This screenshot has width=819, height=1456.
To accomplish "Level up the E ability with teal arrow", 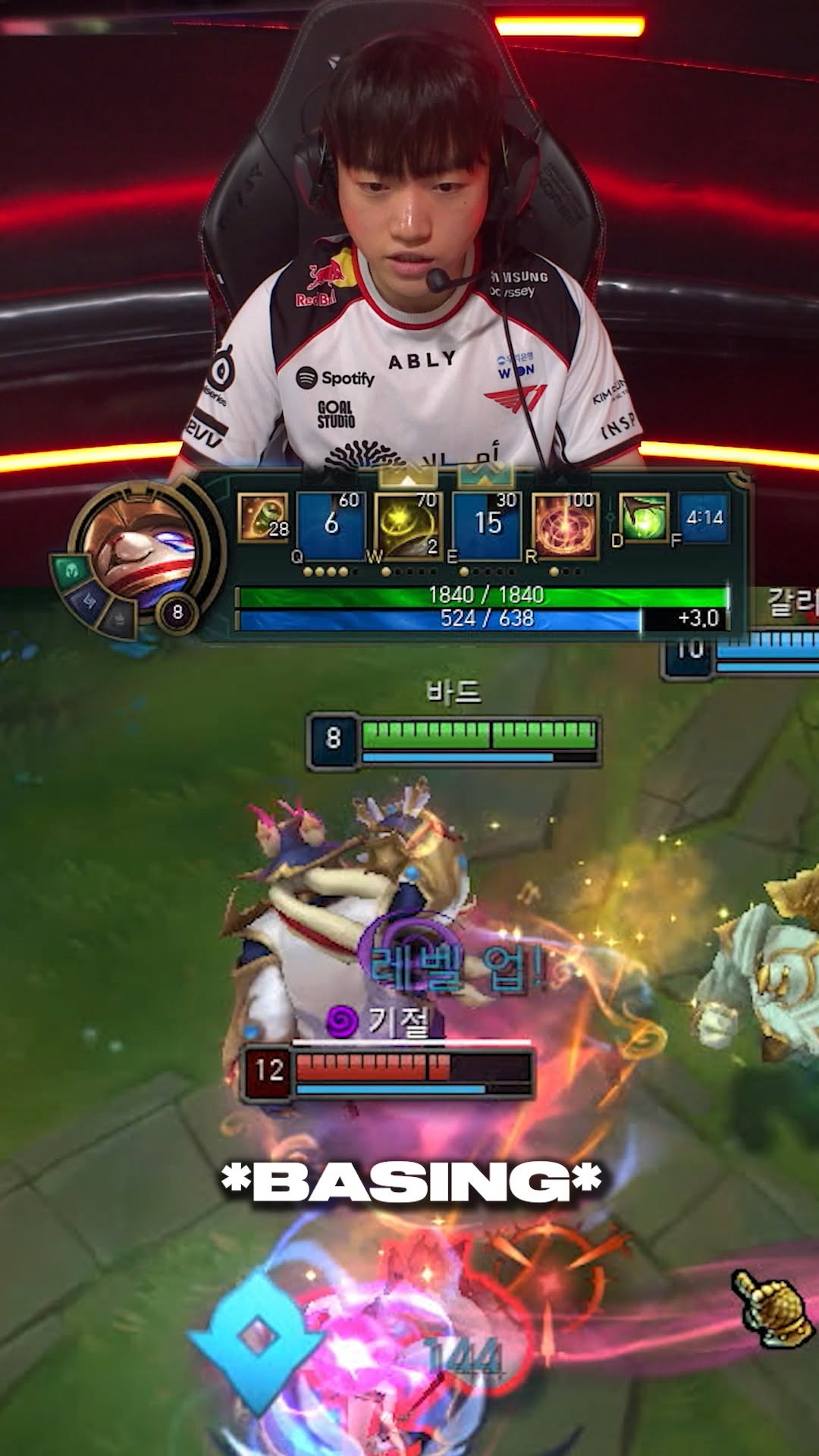I will [486, 477].
